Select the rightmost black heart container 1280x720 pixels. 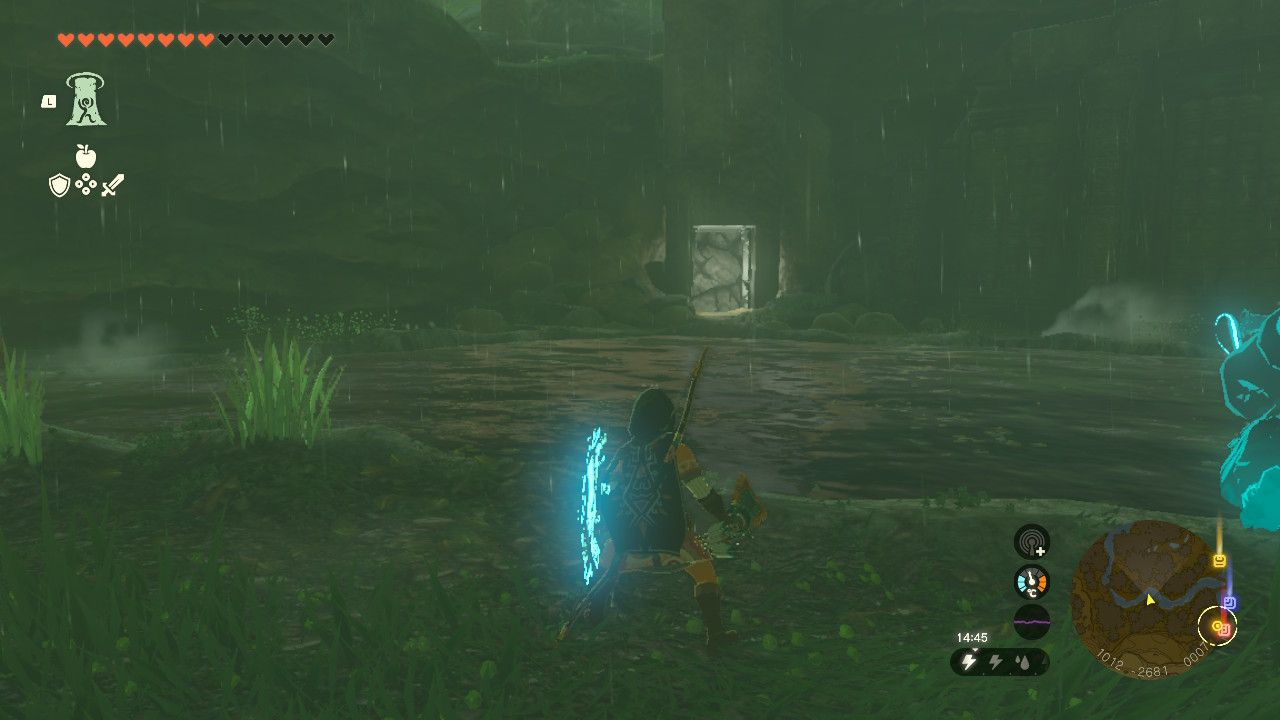tap(326, 39)
